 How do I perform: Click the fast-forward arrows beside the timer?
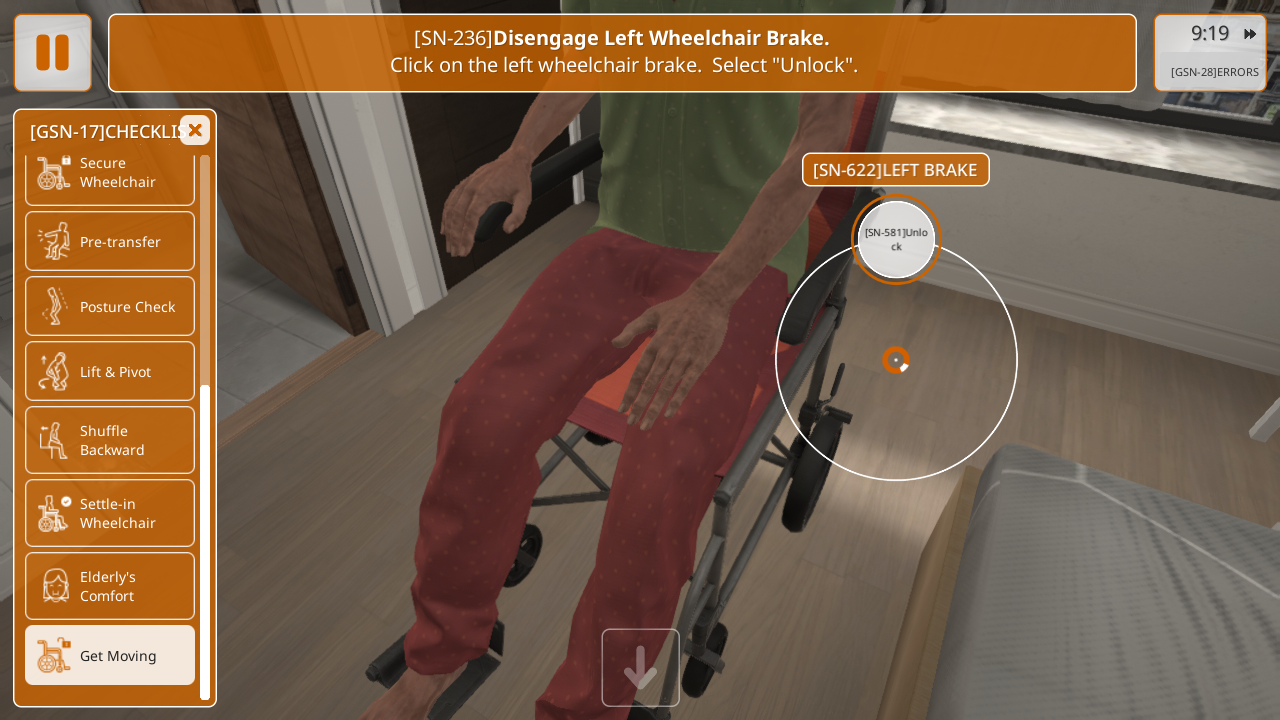point(1250,34)
